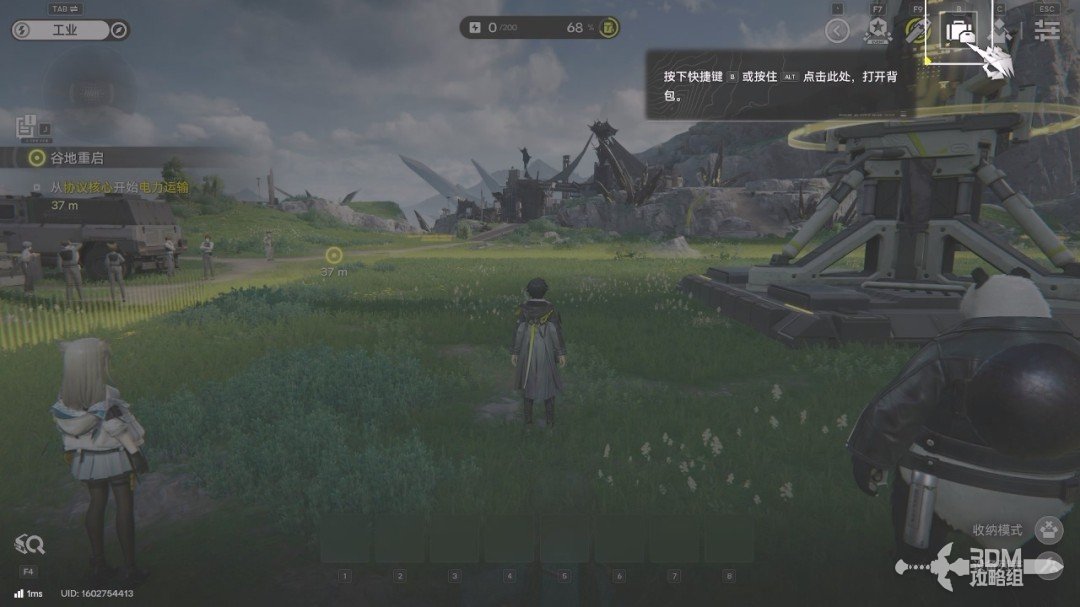Screen dimensions: 1080x607
Task: Click the power battery indicator icon
Action: [x=607, y=28]
